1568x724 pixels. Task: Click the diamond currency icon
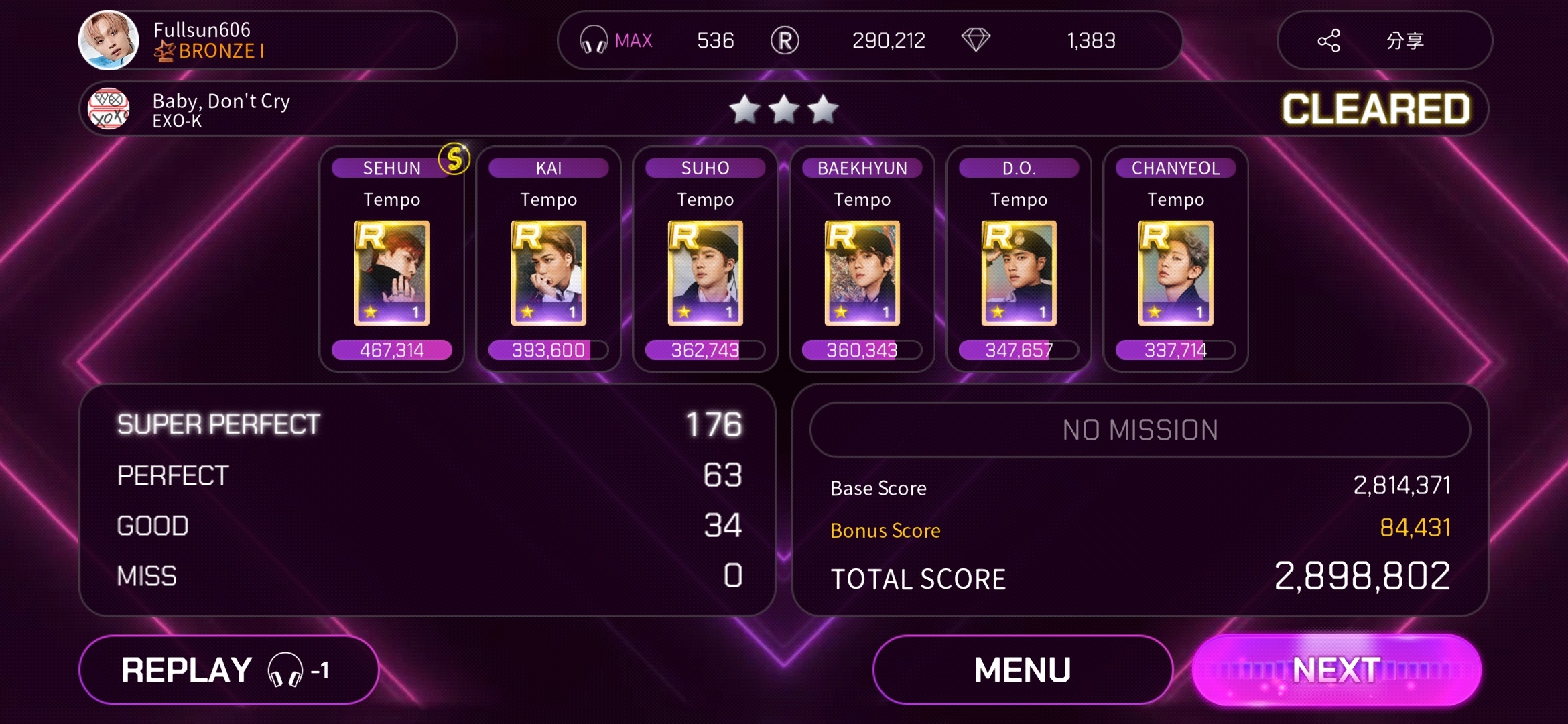976,40
